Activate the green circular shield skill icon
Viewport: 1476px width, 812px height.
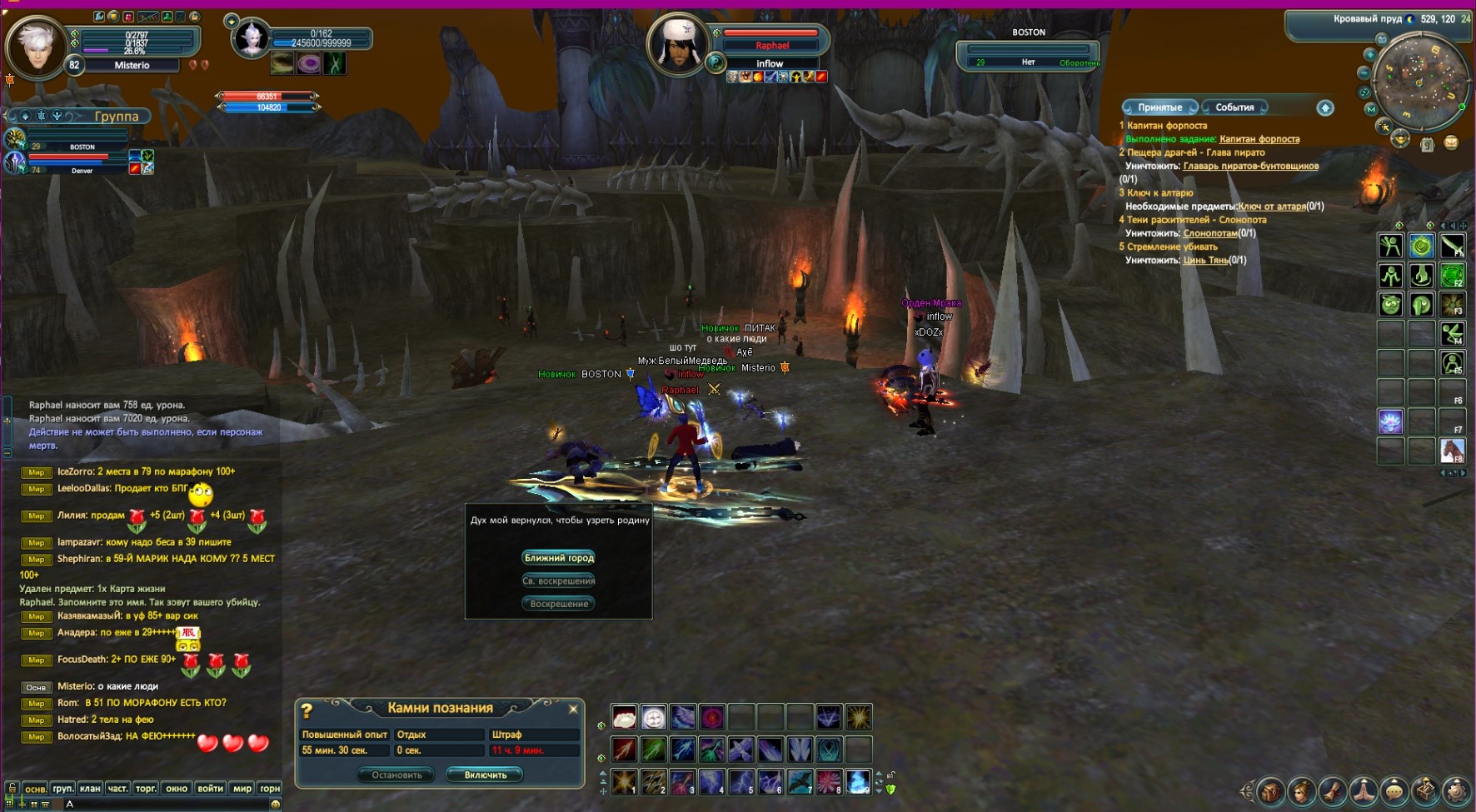1451,276
